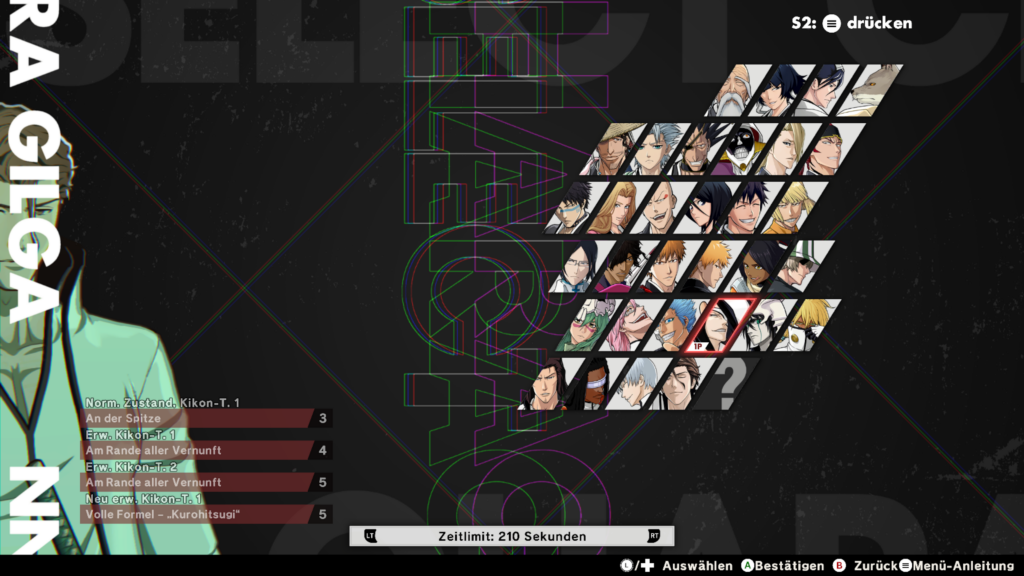The image size is (1024, 576).
Task: Choose Rangiku with long orange hair
Action: (x=613, y=207)
